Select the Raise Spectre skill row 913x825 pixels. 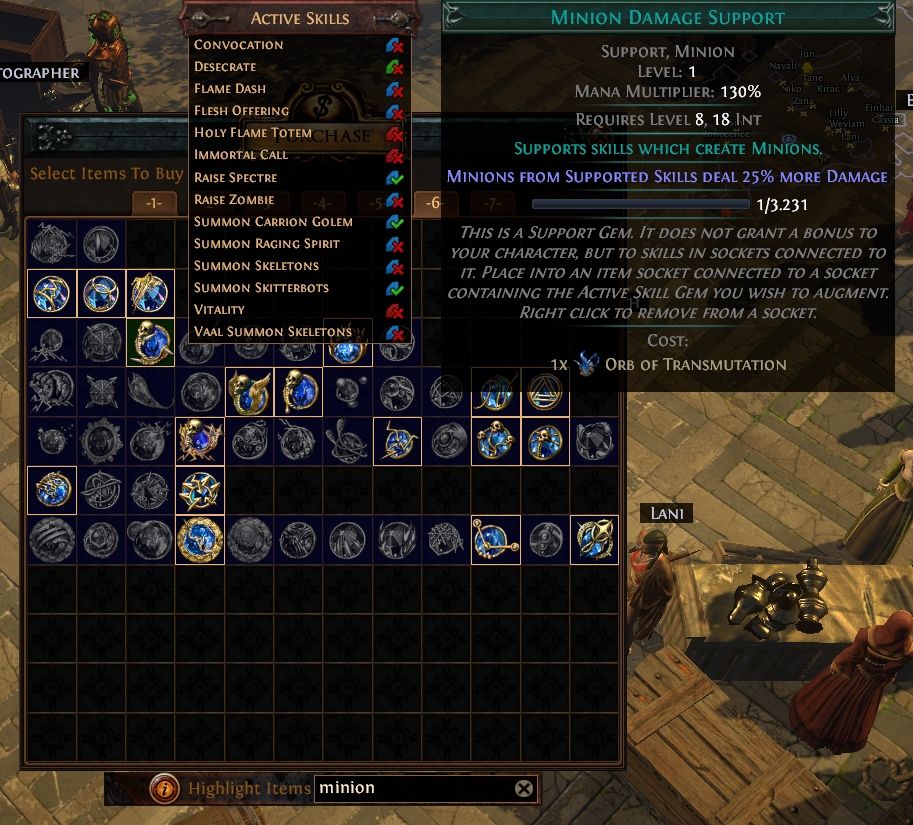[236, 178]
